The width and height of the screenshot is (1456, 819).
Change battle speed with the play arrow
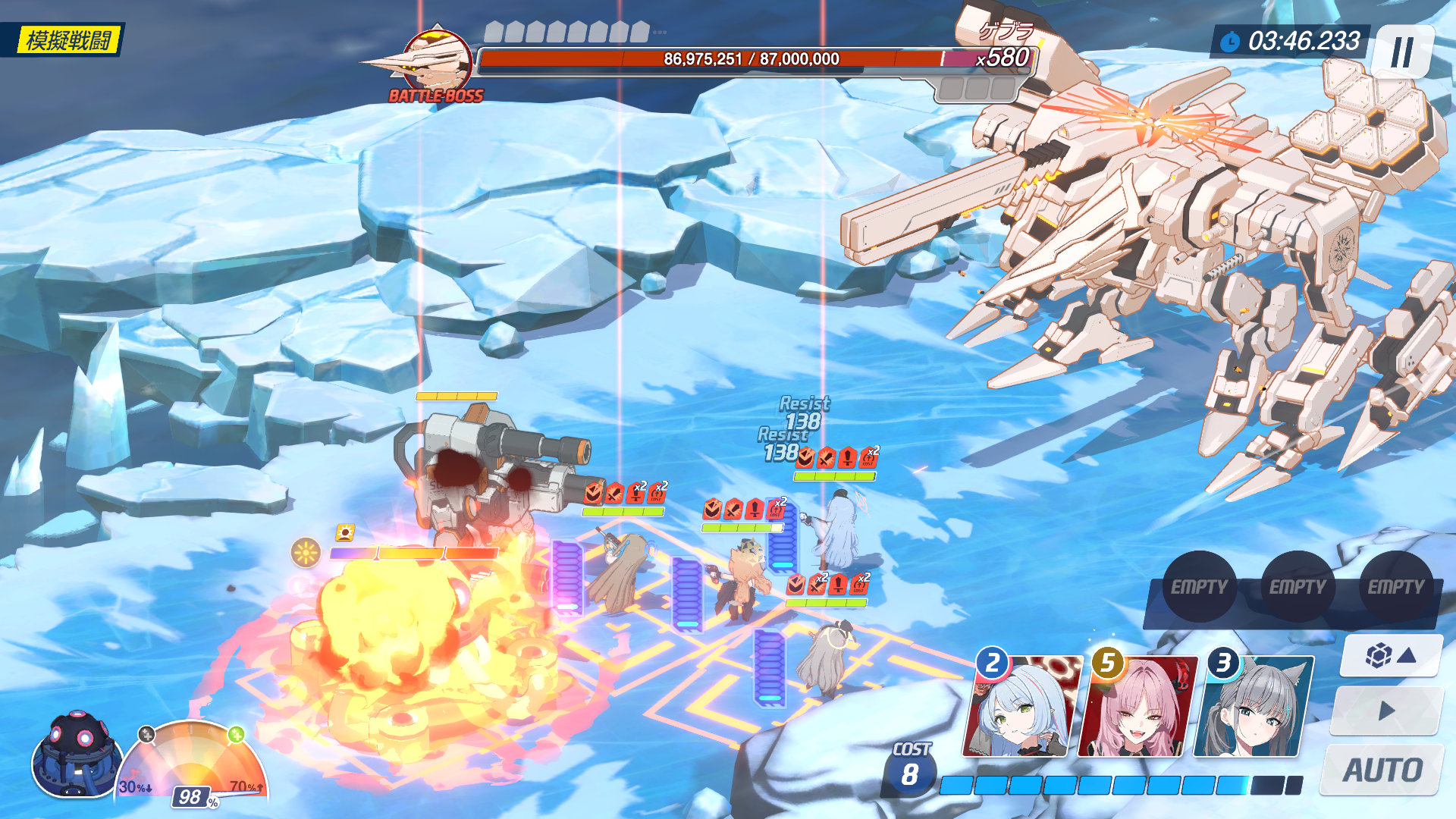(x=1386, y=711)
